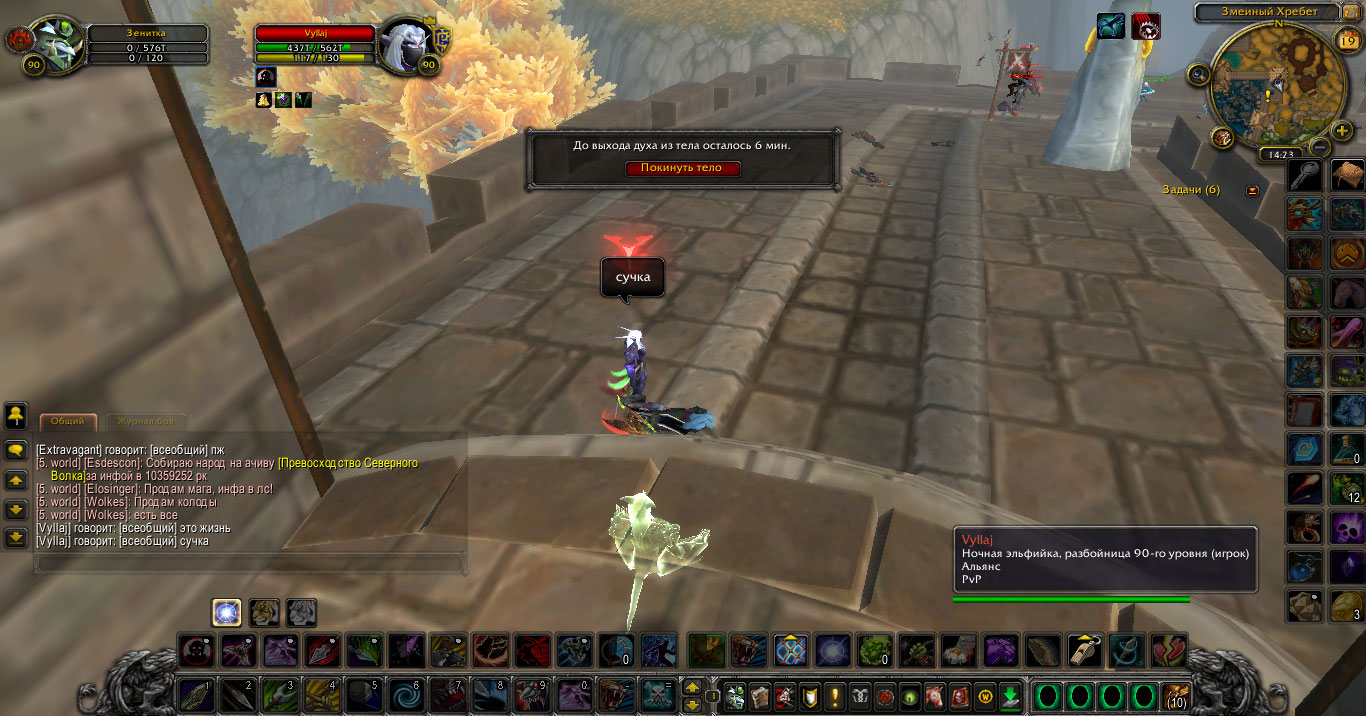The height and width of the screenshot is (716, 1366).
Task: Open the minimap tracking magnifier button
Action: (x=1198, y=73)
